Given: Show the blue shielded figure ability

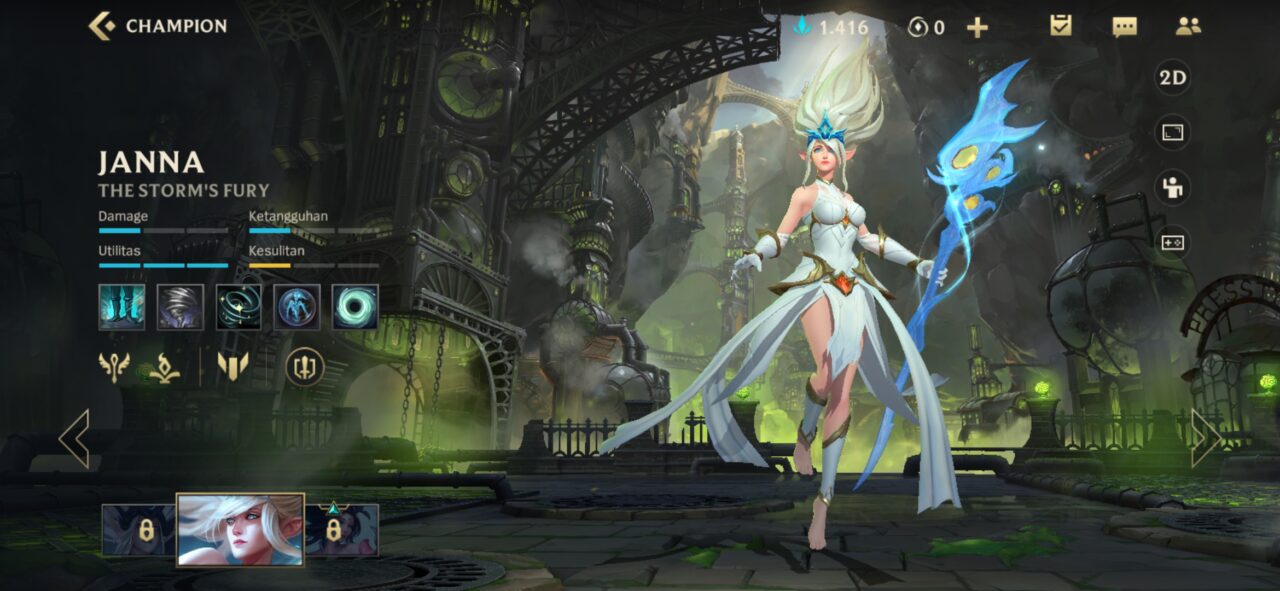Looking at the screenshot, I should (297, 307).
